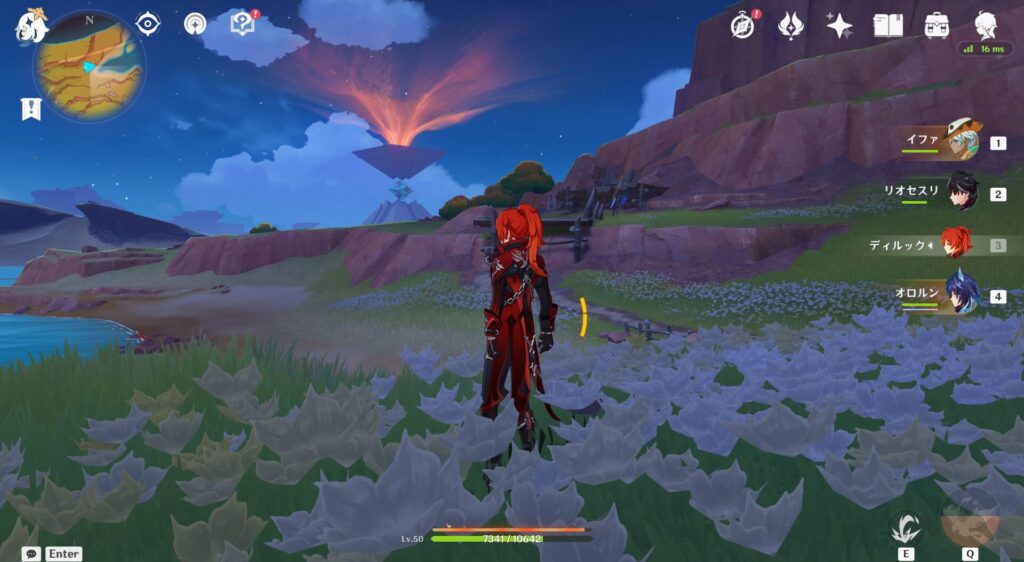Image resolution: width=1024 pixels, height=562 pixels.
Task: Open the wing-shaped battle pass icon
Action: point(791,25)
